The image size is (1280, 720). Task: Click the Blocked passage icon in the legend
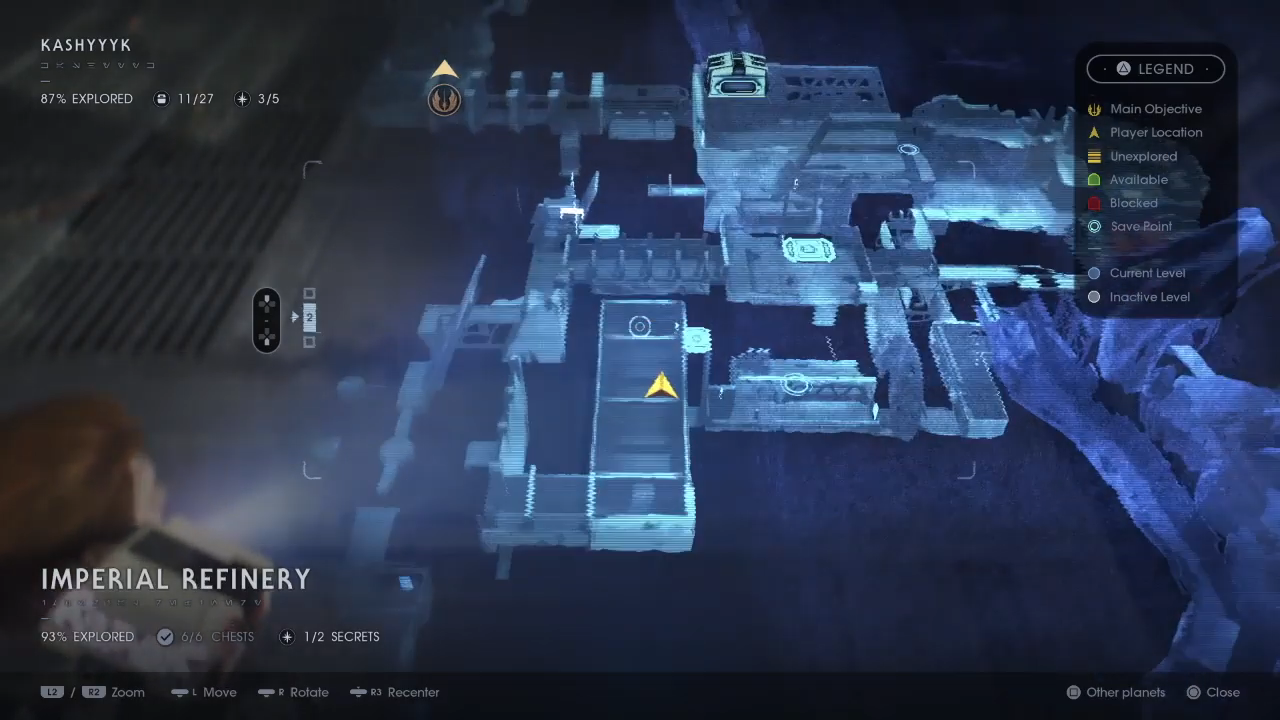pyautogui.click(x=1094, y=203)
